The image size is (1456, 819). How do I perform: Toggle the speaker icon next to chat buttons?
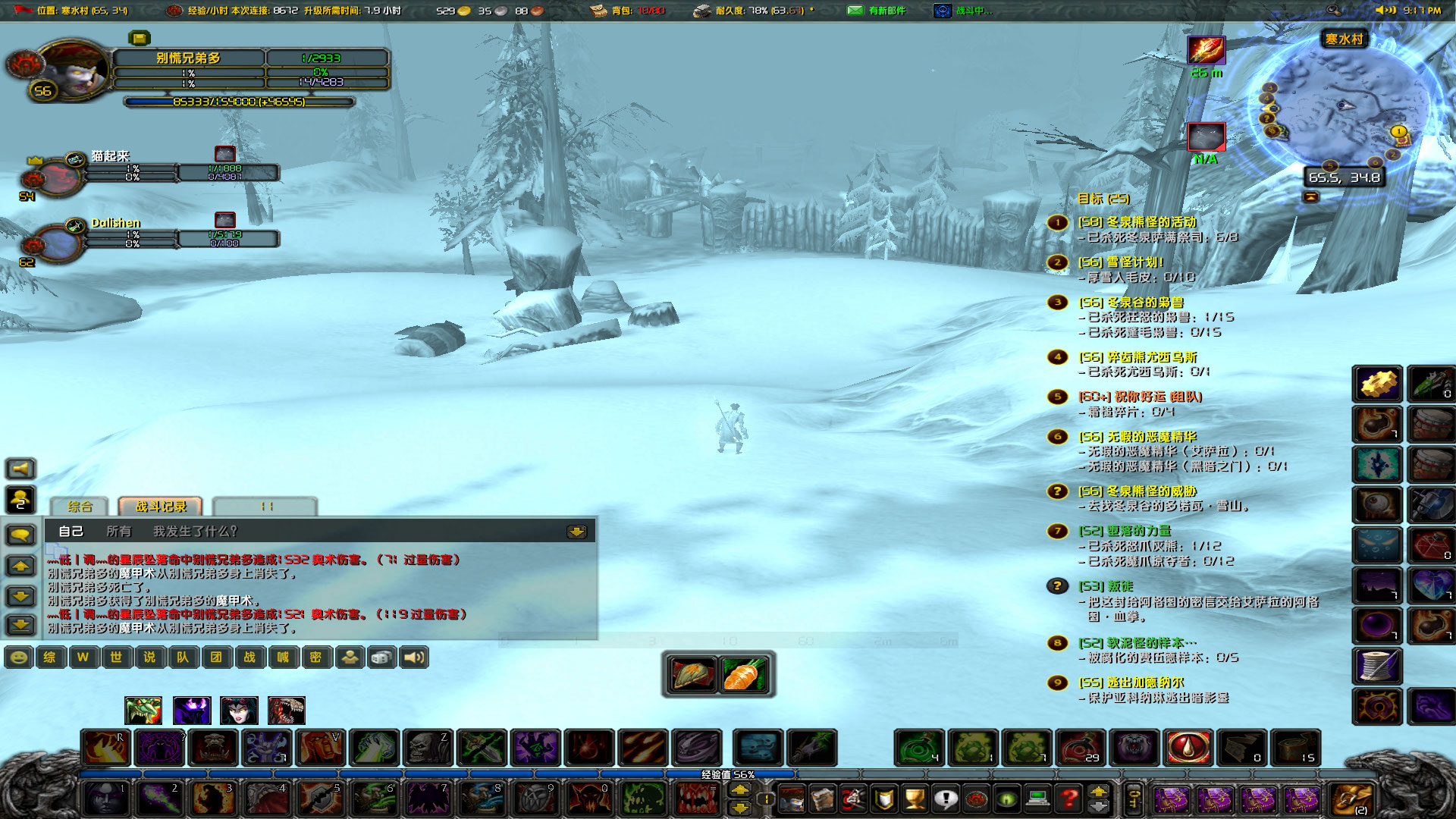[x=413, y=657]
